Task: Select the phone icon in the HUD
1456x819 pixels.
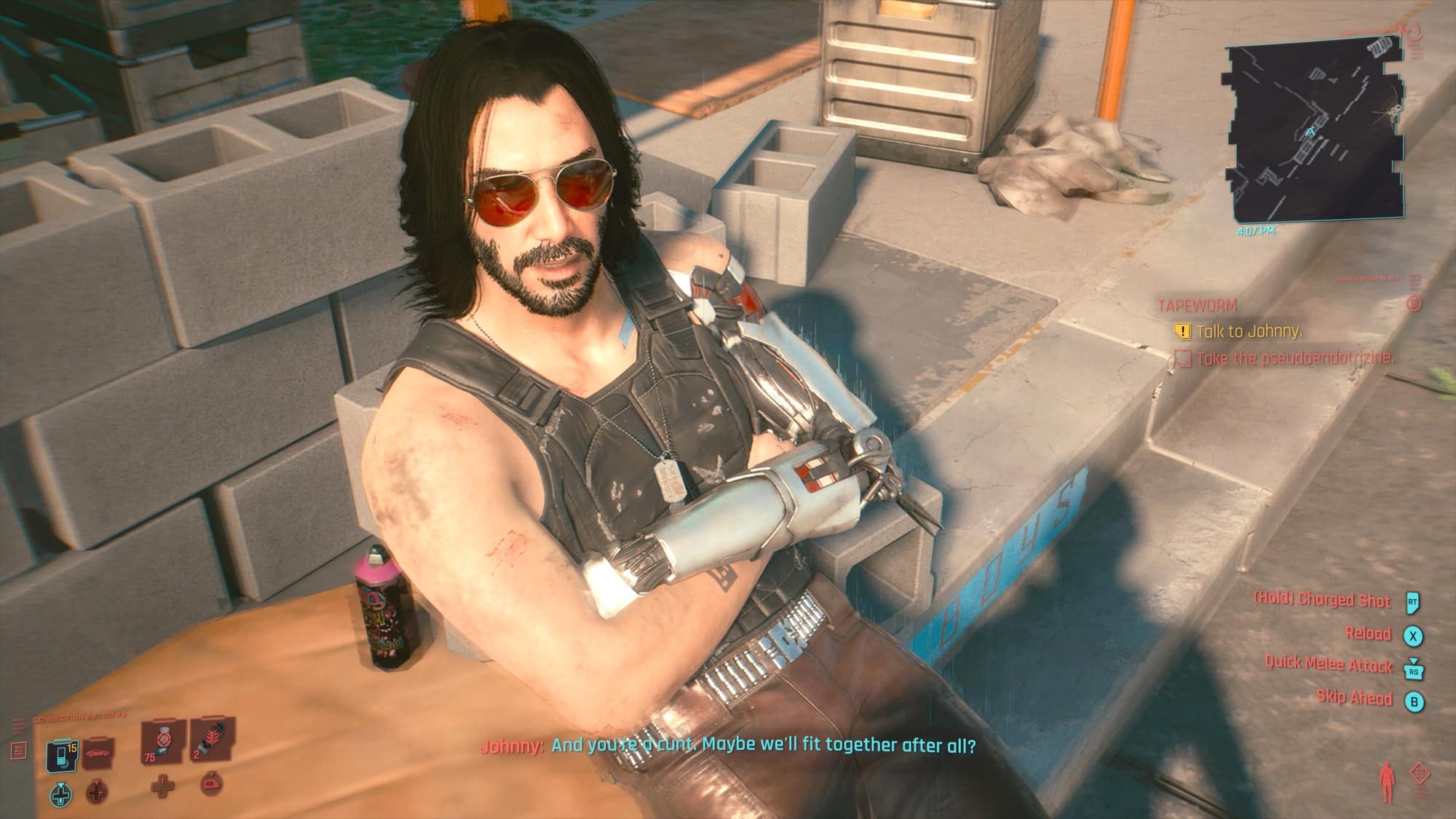Action: (x=61, y=753)
